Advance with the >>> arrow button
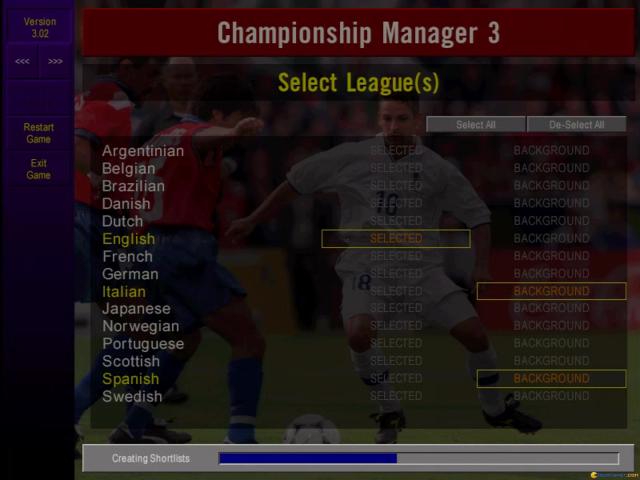 [x=55, y=61]
